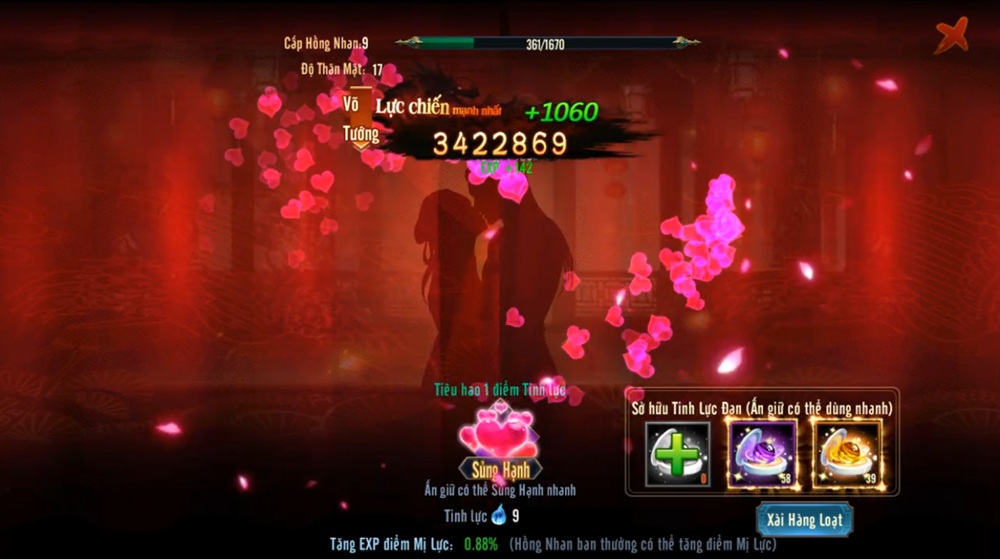Add Tinh Lực Đan with green plus slot
The height and width of the screenshot is (559, 1000).
(677, 453)
